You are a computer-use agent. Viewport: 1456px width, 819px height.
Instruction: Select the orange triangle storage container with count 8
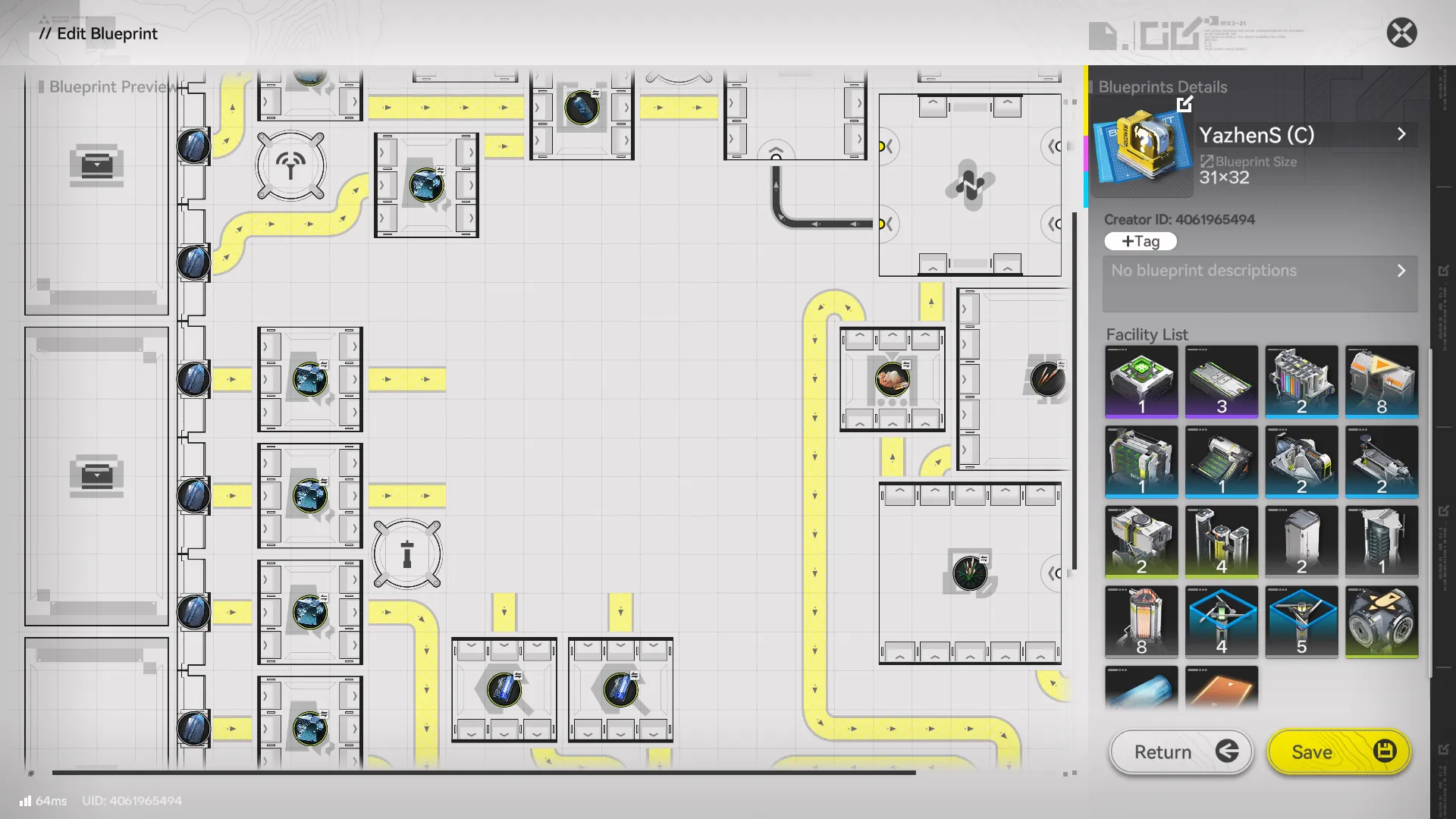(1382, 383)
